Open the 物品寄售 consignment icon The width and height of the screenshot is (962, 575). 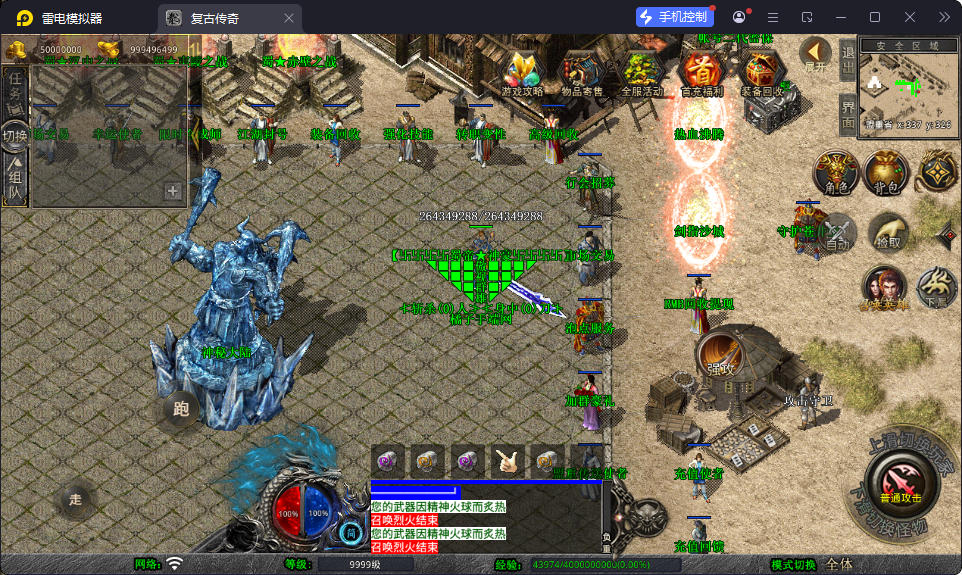[581, 72]
